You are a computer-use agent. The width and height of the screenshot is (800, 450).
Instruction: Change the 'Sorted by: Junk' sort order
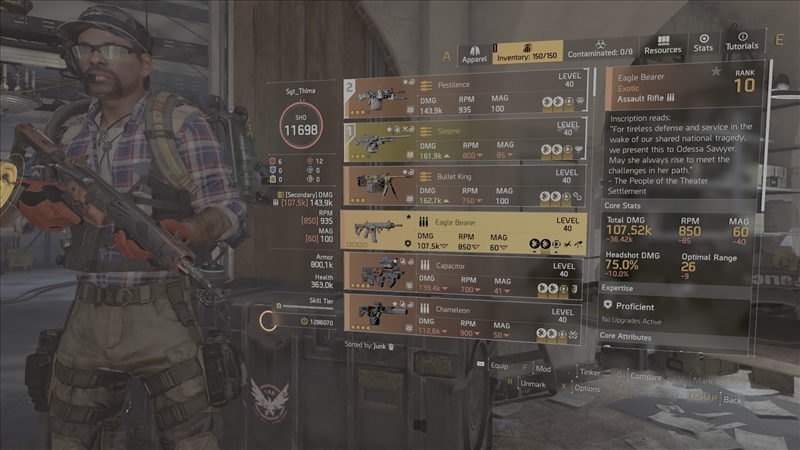tap(369, 345)
